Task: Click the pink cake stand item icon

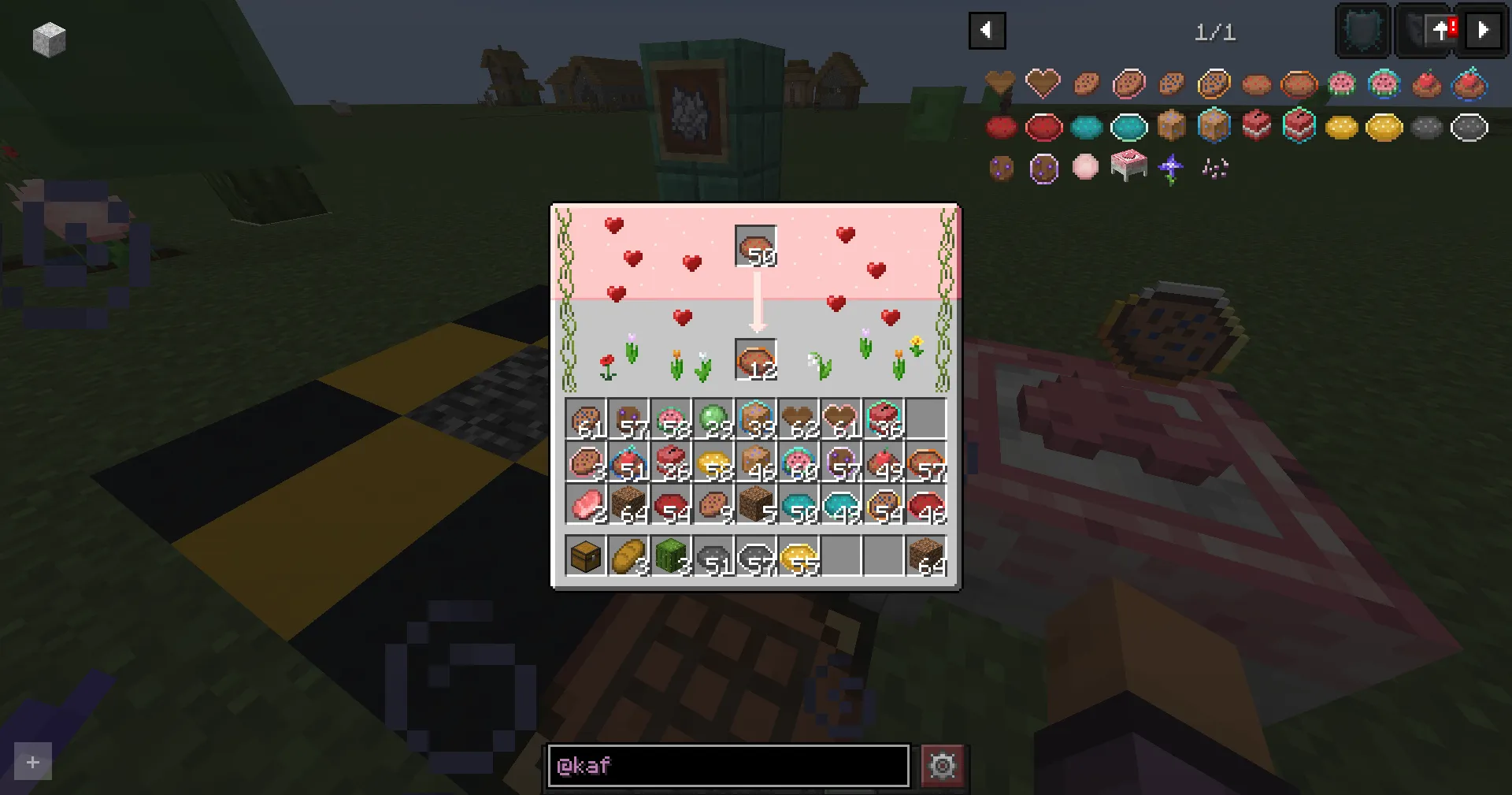Action: pyautogui.click(x=1129, y=167)
